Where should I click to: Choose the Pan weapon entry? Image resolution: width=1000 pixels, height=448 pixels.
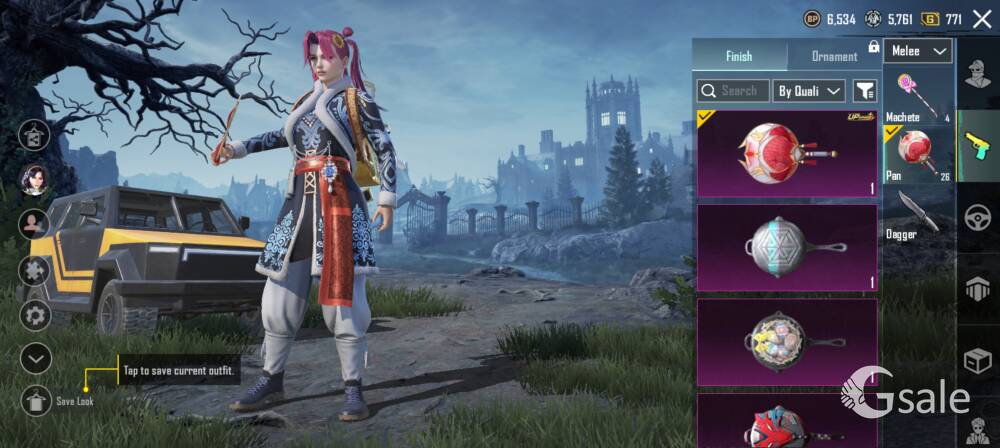[x=918, y=154]
